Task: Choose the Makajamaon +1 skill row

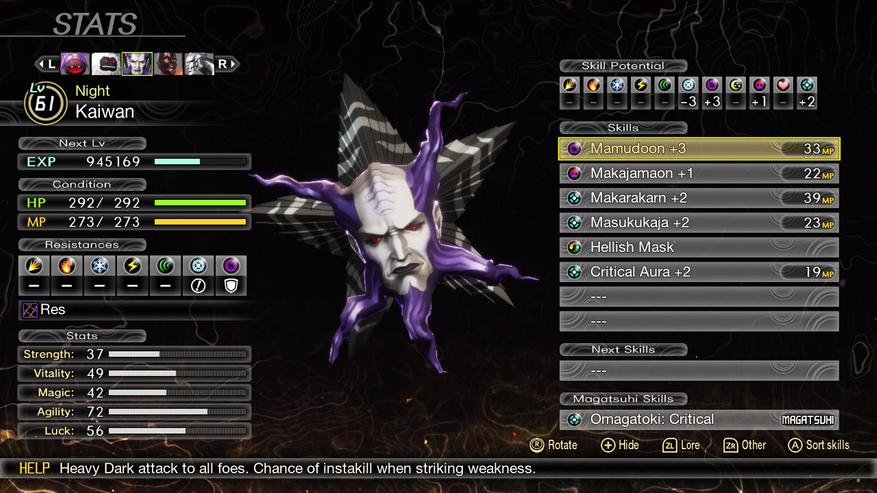Action: [698, 174]
